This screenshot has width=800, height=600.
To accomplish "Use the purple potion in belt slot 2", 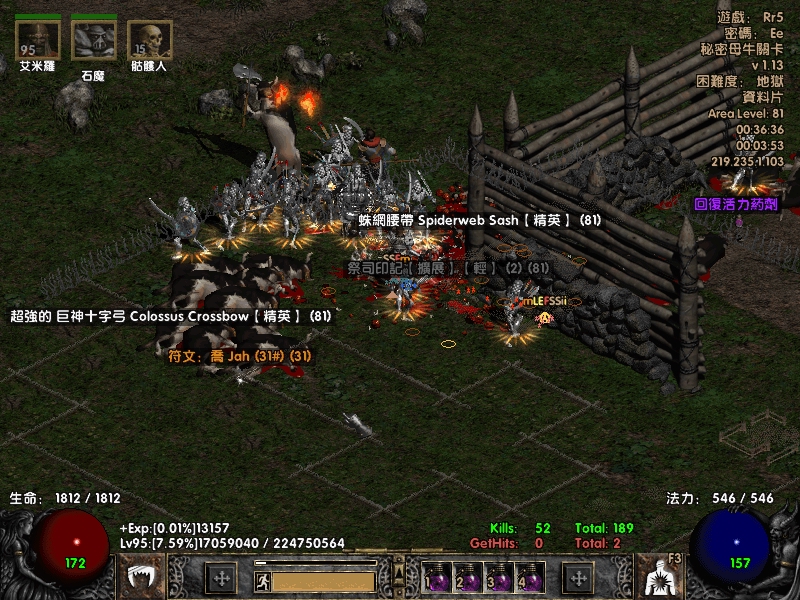I will [x=468, y=579].
